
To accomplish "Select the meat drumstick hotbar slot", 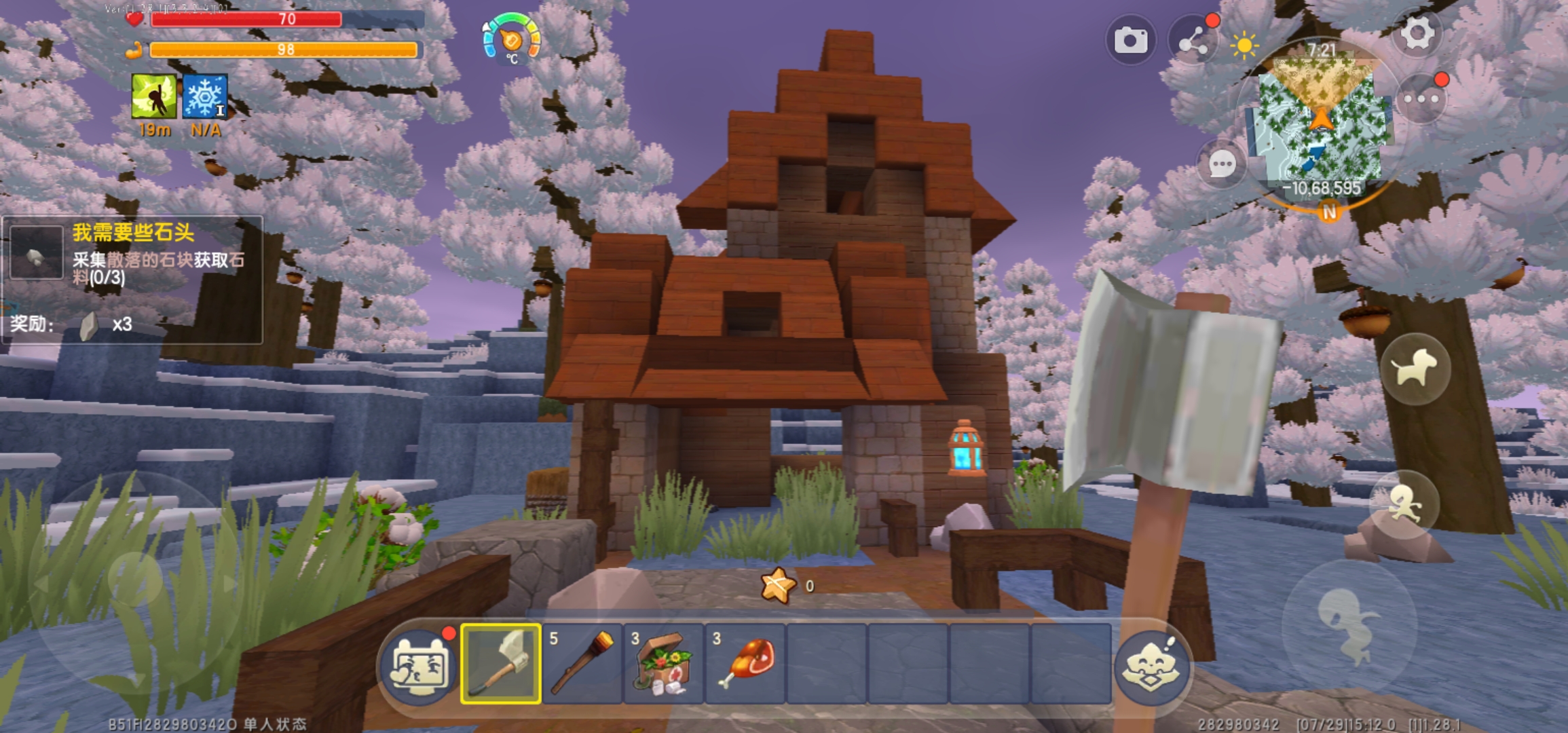I will coord(745,663).
